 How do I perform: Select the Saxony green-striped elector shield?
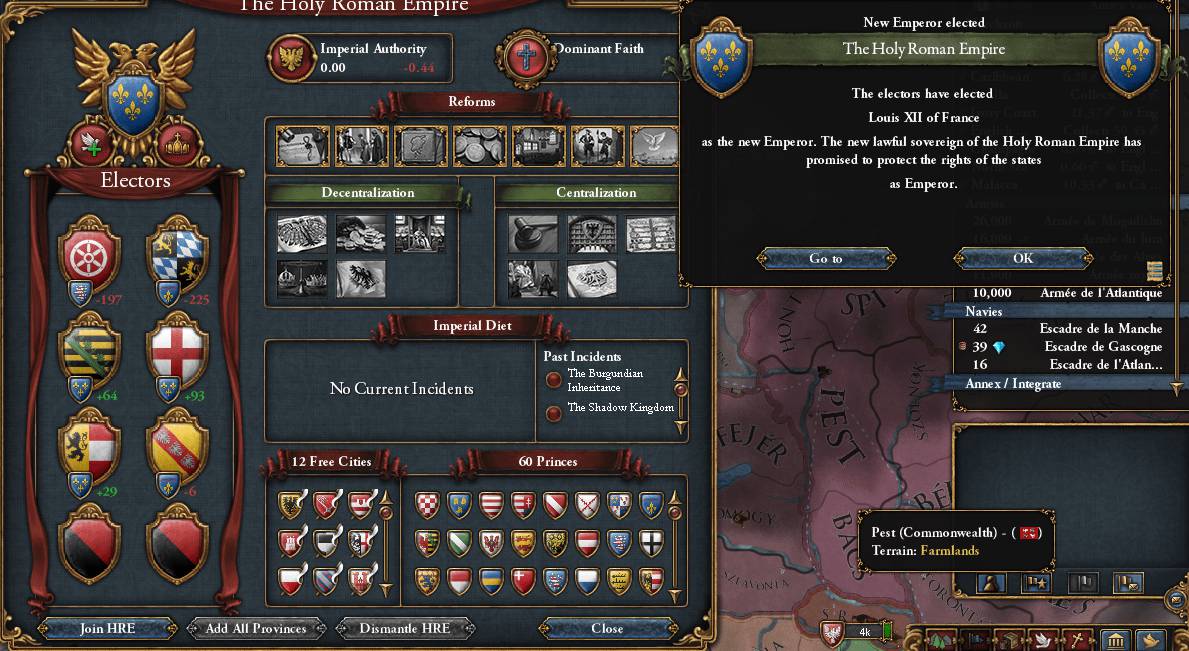point(90,348)
